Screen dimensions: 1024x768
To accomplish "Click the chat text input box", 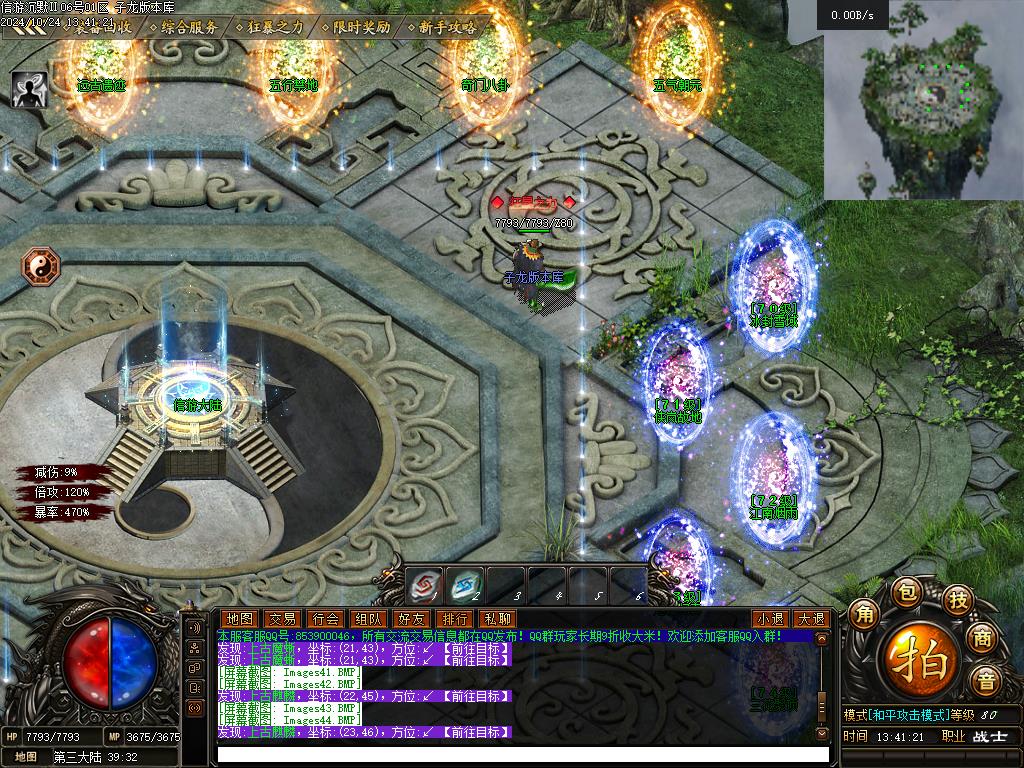I will click(520, 752).
